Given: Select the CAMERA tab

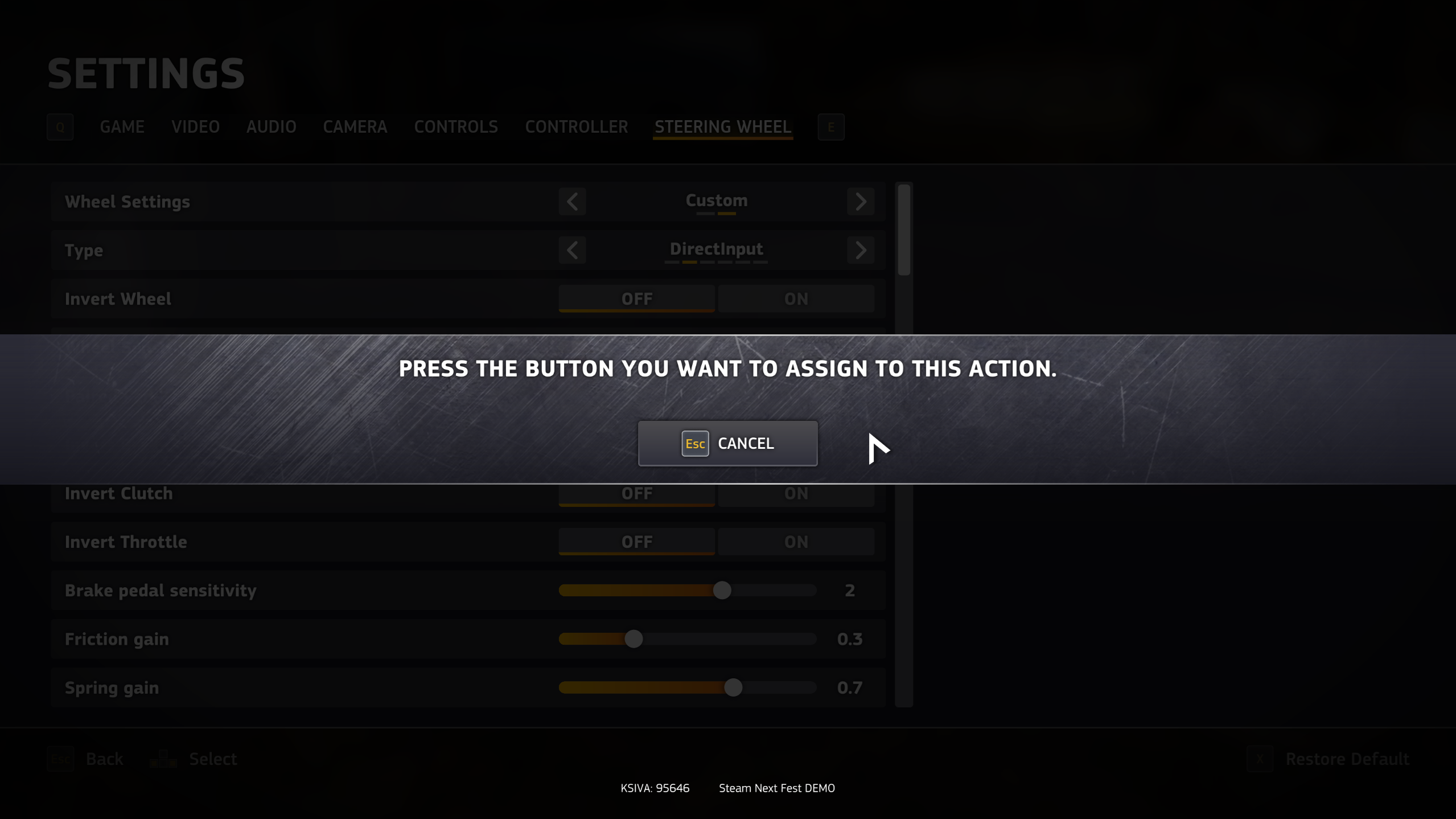Looking at the screenshot, I should (355, 126).
